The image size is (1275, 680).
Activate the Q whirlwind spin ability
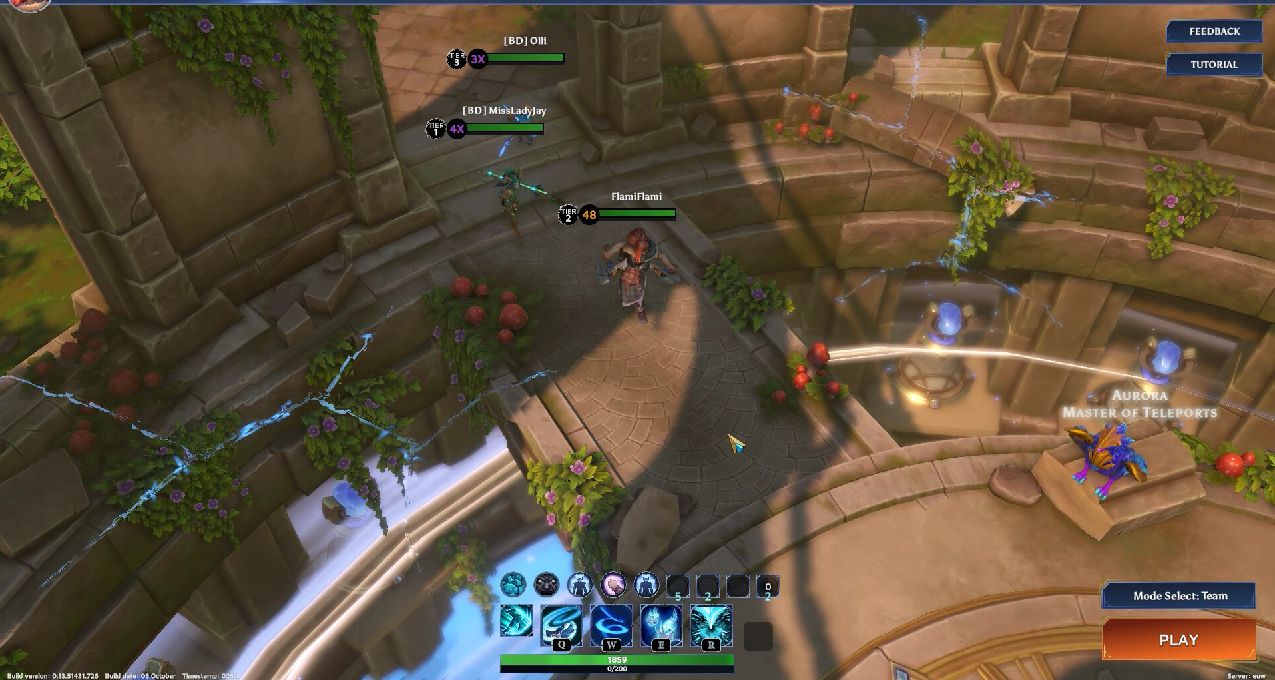(x=562, y=624)
